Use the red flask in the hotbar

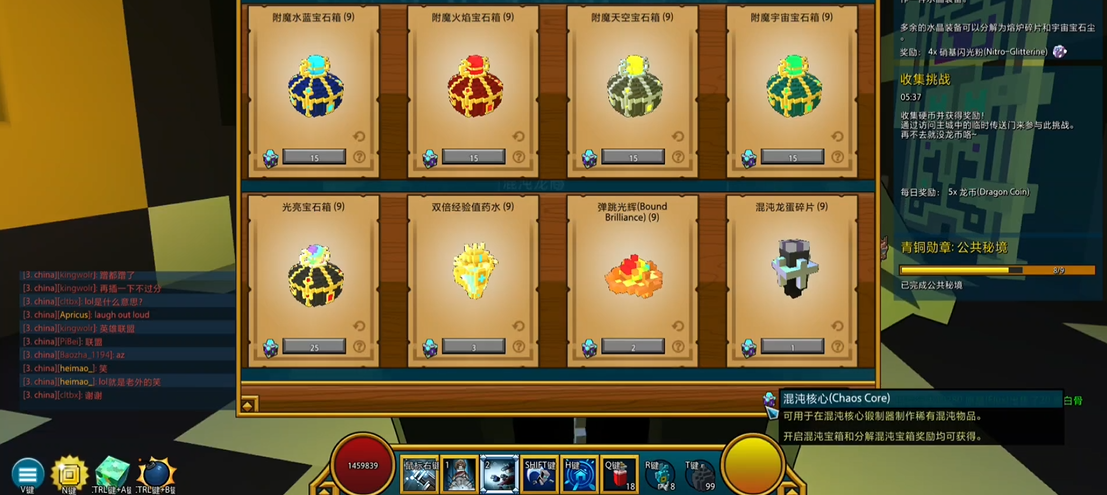618,475
